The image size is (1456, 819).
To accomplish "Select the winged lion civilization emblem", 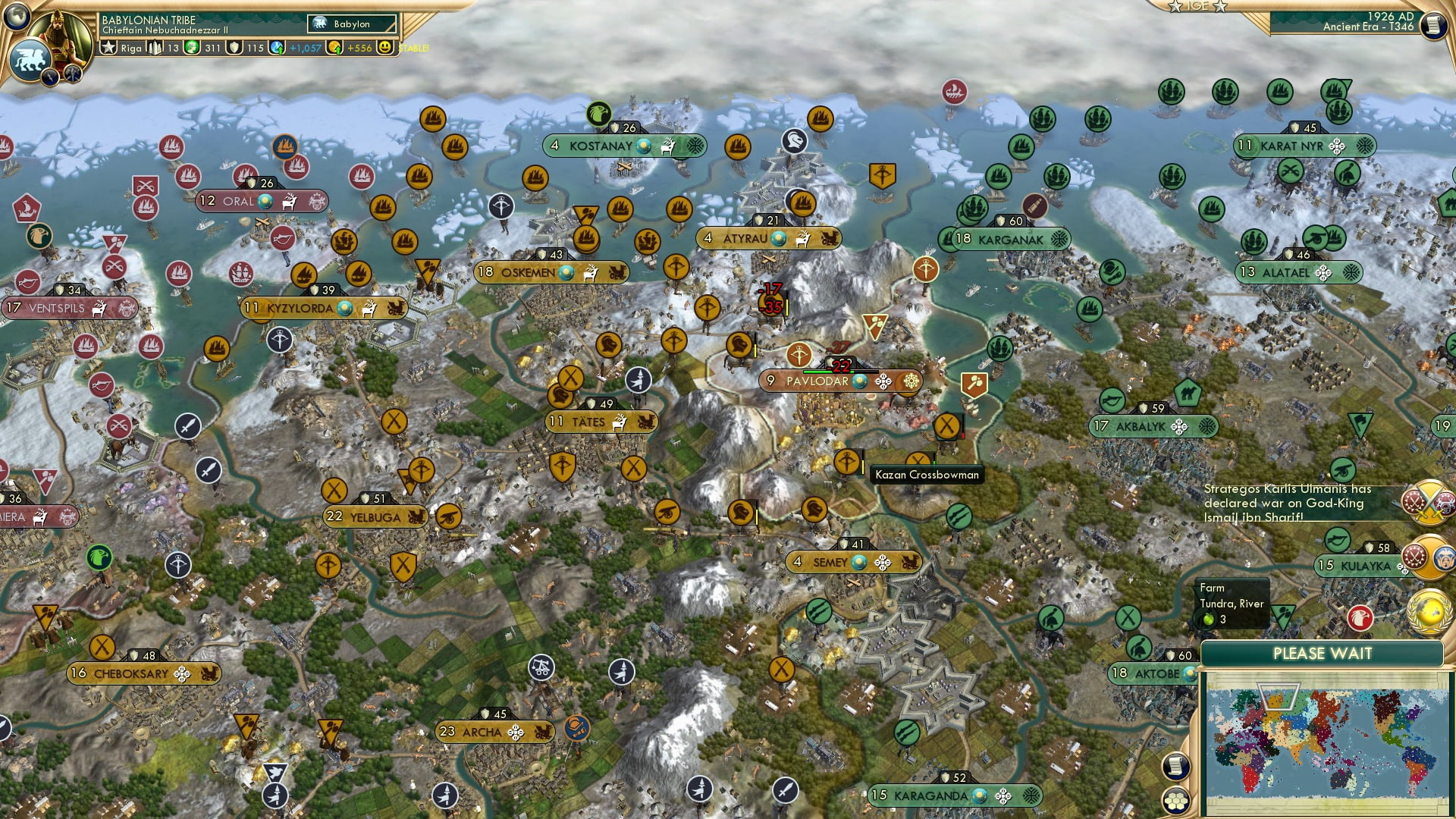I will point(30,59).
